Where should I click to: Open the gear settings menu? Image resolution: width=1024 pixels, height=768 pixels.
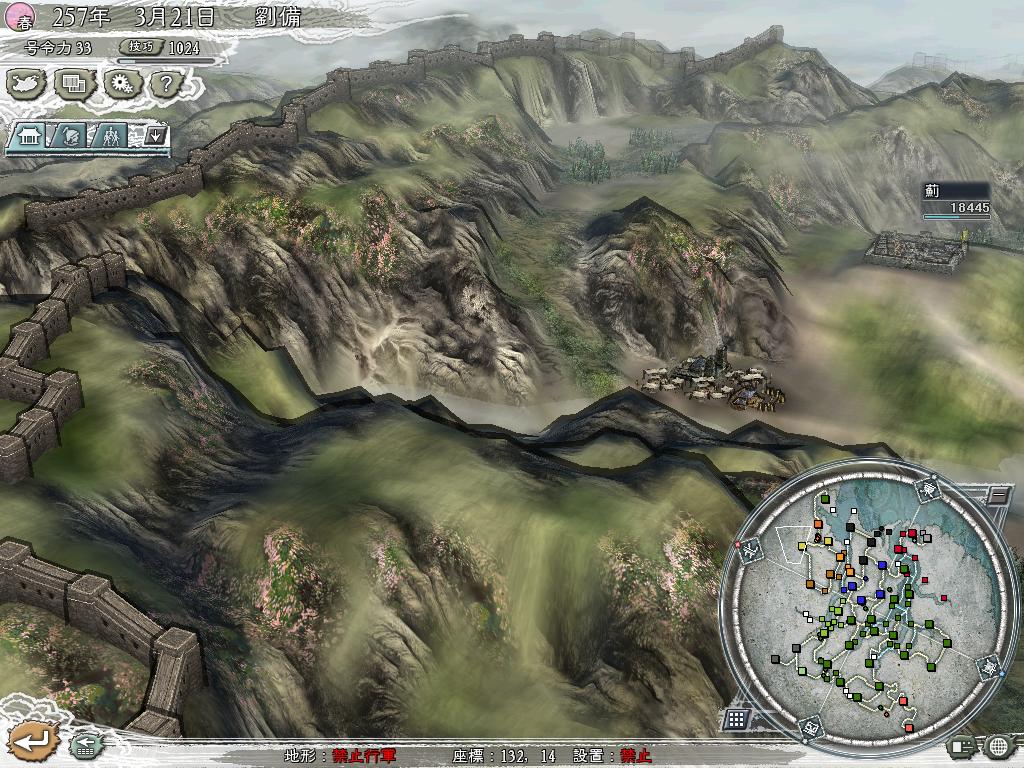pyautogui.click(x=122, y=84)
